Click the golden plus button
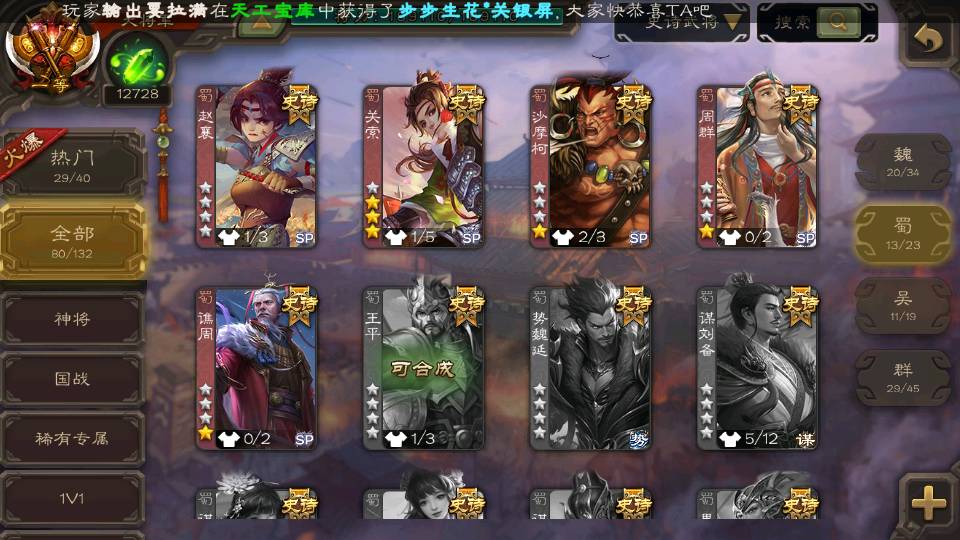Image resolution: width=960 pixels, height=540 pixels. pos(928,502)
